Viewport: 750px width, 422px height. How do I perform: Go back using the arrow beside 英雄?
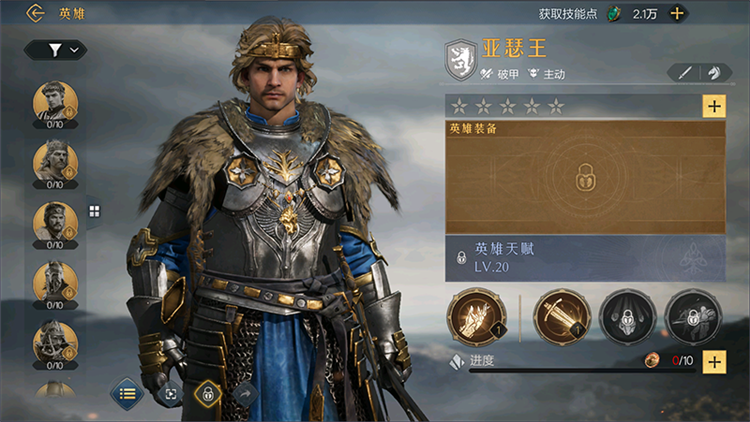tap(36, 13)
